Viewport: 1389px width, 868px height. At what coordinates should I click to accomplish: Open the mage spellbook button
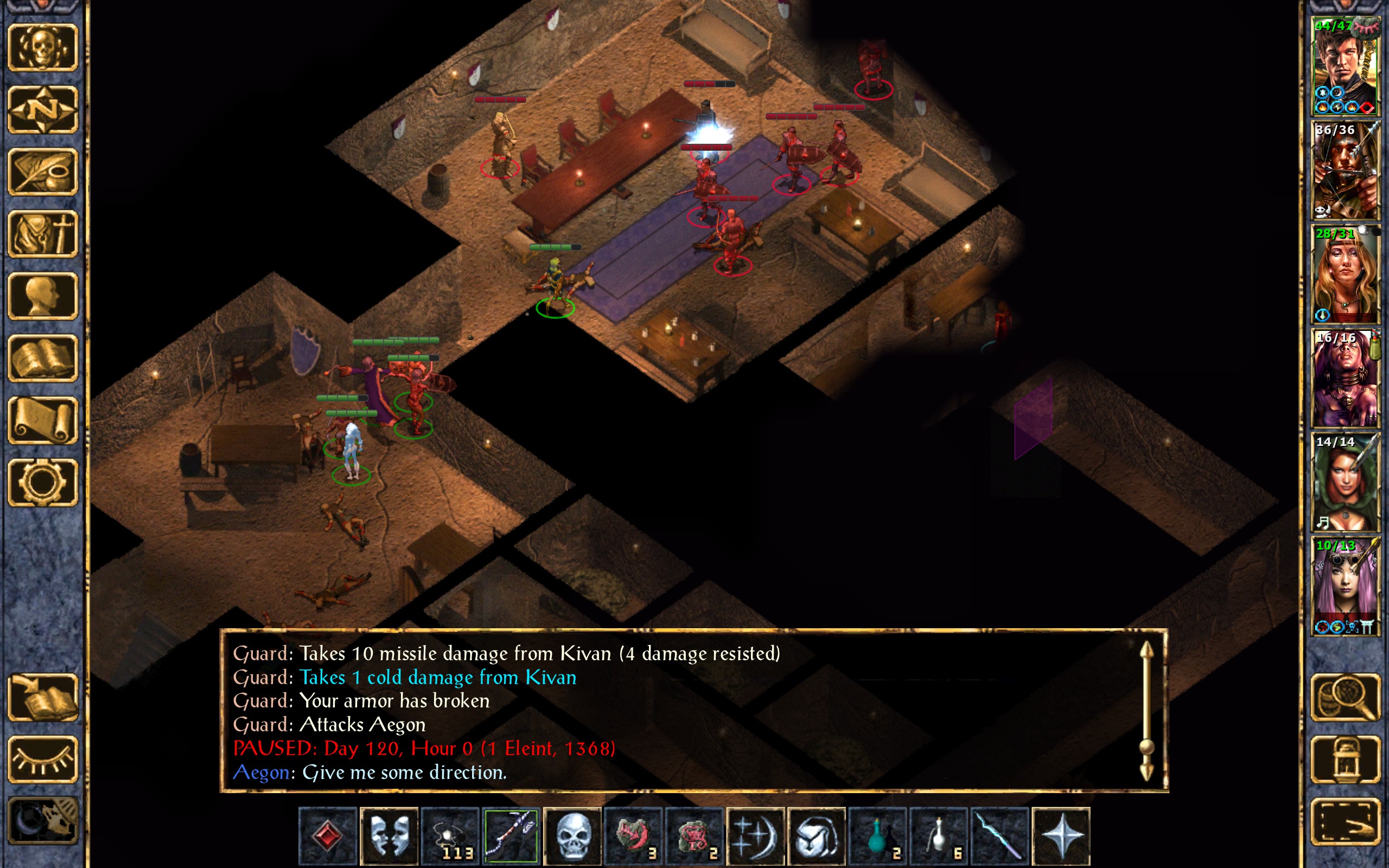(x=43, y=358)
